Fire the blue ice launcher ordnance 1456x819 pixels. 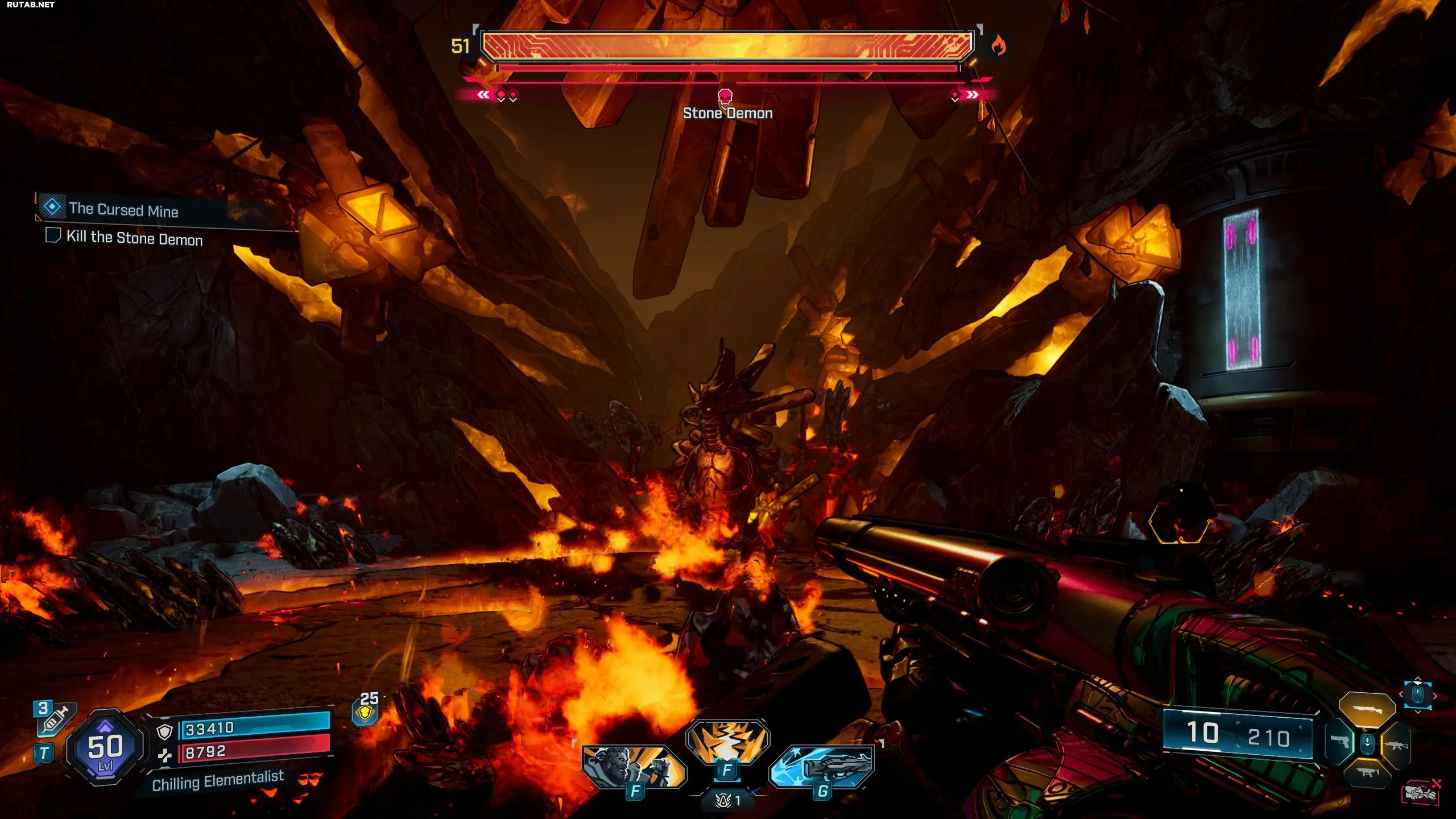(822, 767)
